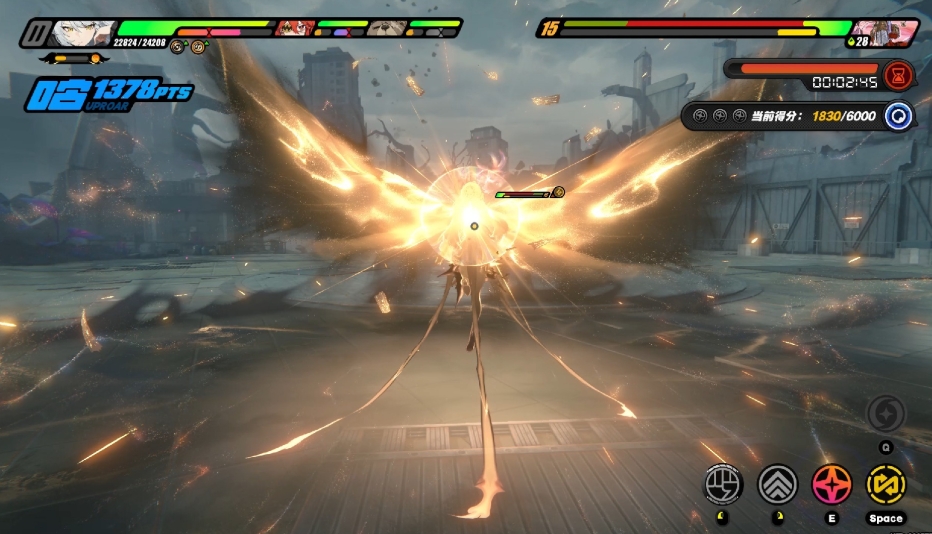The width and height of the screenshot is (932, 534).
Task: Switch to the red-haired teammate portrait
Action: point(295,28)
